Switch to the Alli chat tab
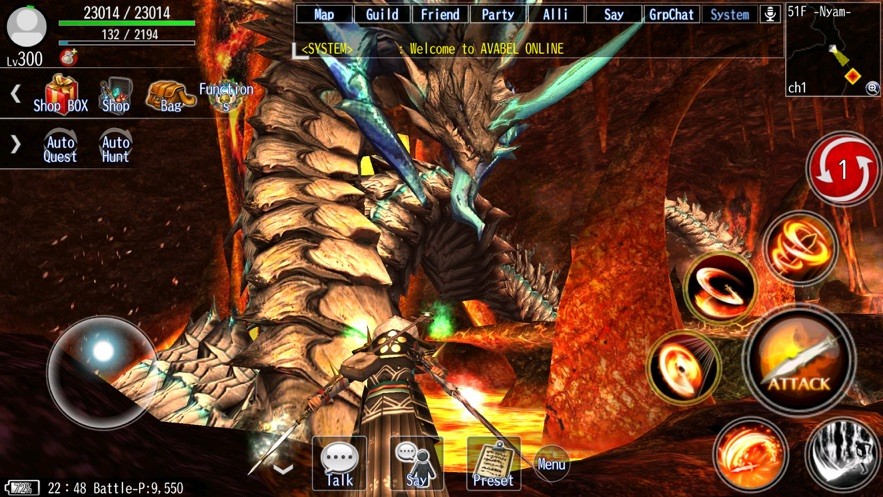This screenshot has height=497, width=883. click(x=556, y=14)
